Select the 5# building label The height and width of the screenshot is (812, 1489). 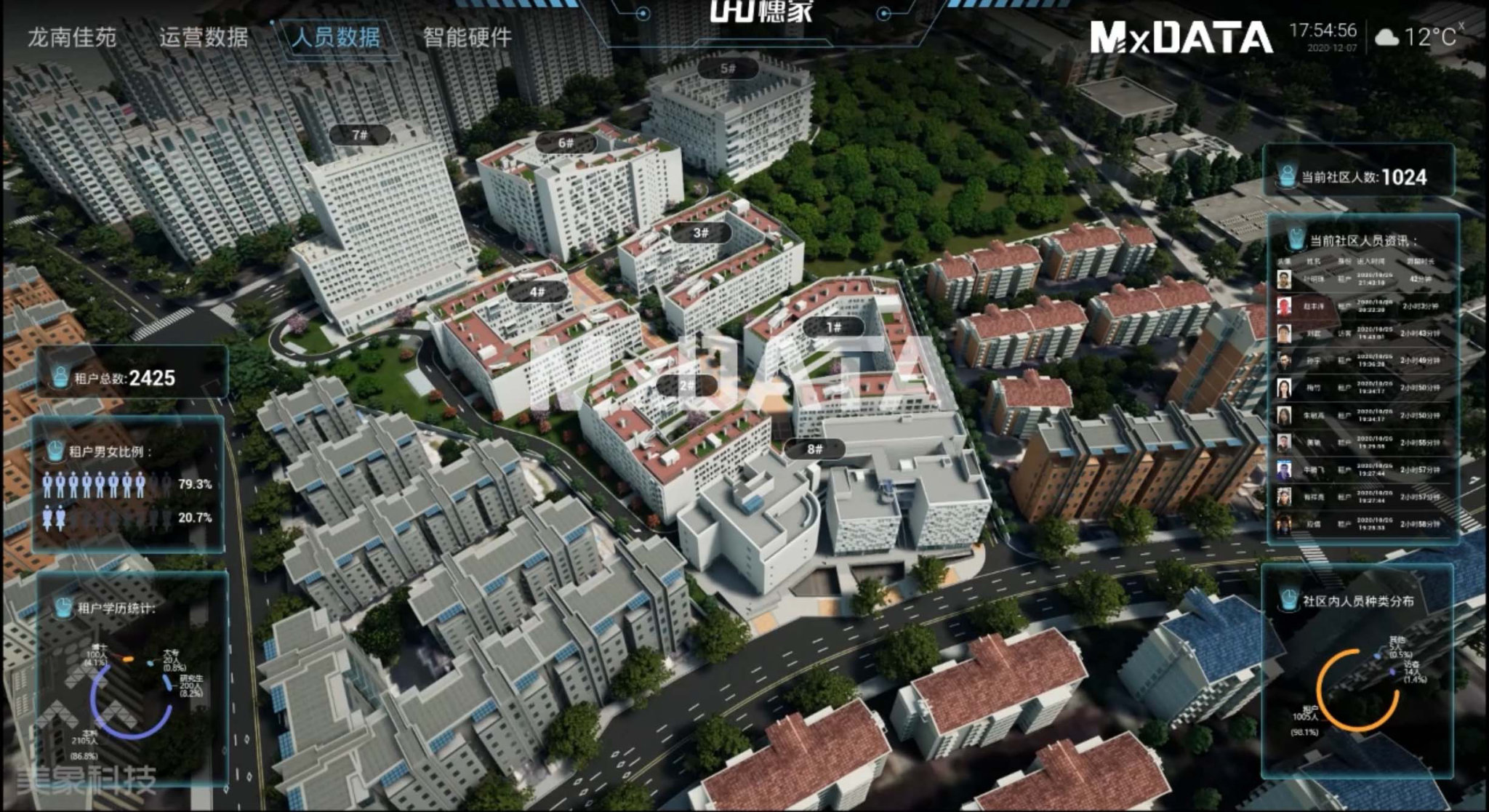[x=728, y=69]
